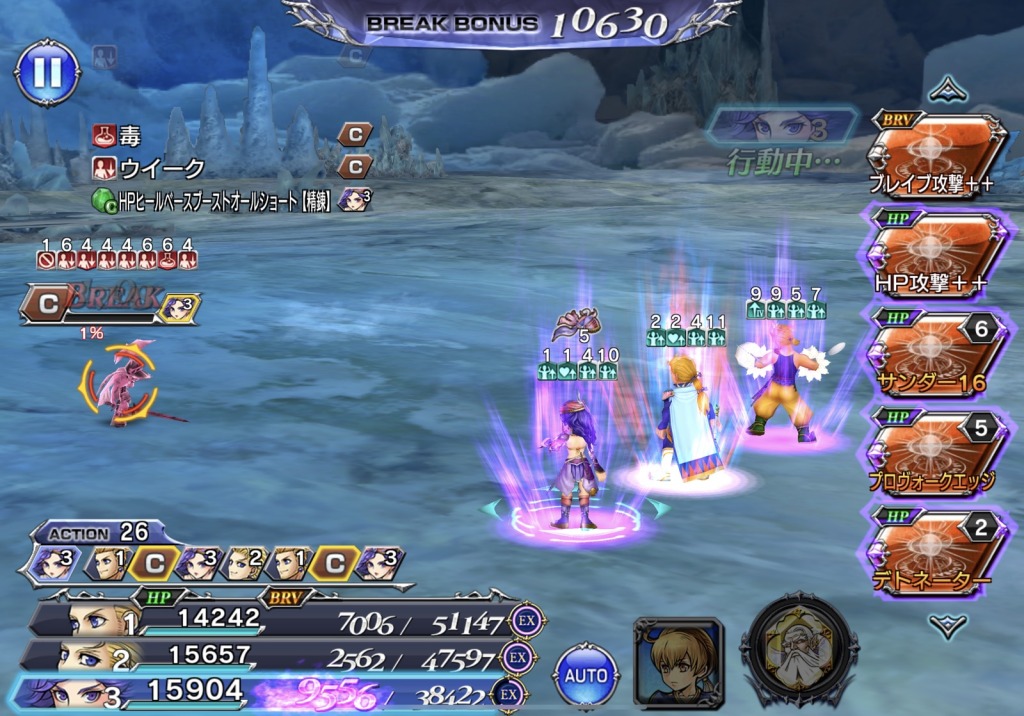Inspect the enemy BREAK gauge panel
1024x716 pixels.
click(x=110, y=306)
